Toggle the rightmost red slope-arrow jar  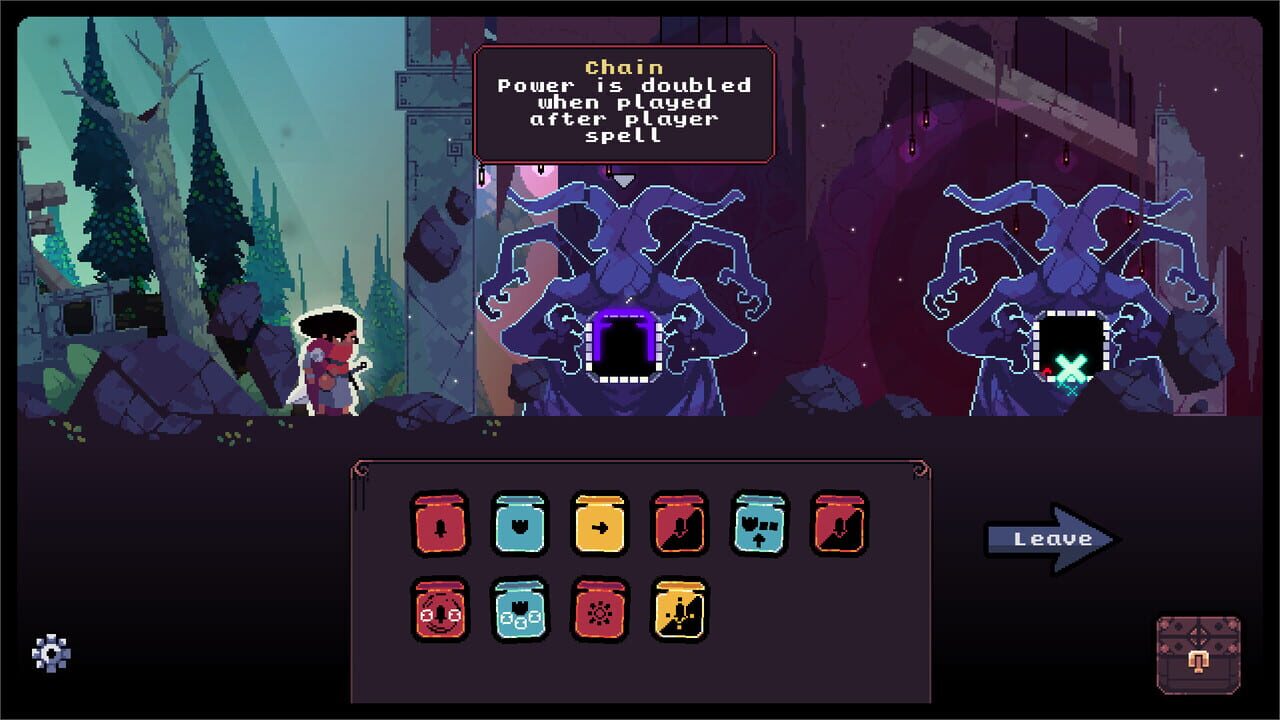(838, 522)
